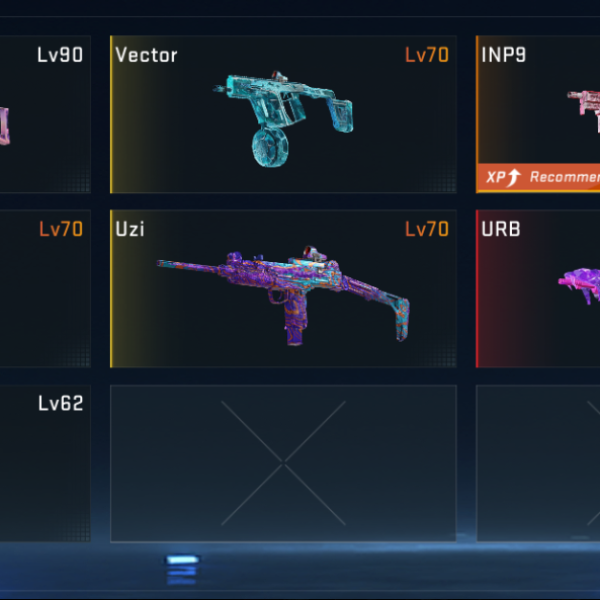Open the Lv90 weapon card

pos(45,115)
